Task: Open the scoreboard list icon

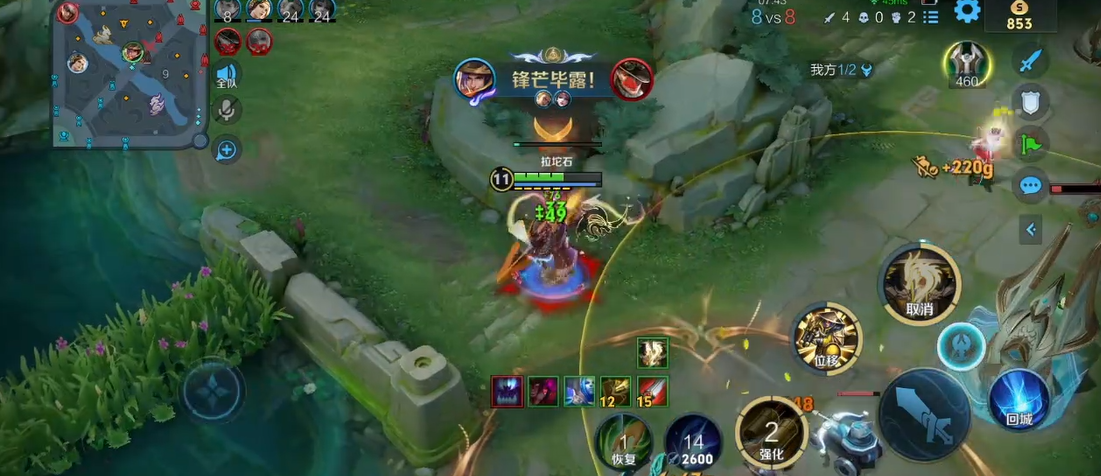Action: click(x=931, y=16)
